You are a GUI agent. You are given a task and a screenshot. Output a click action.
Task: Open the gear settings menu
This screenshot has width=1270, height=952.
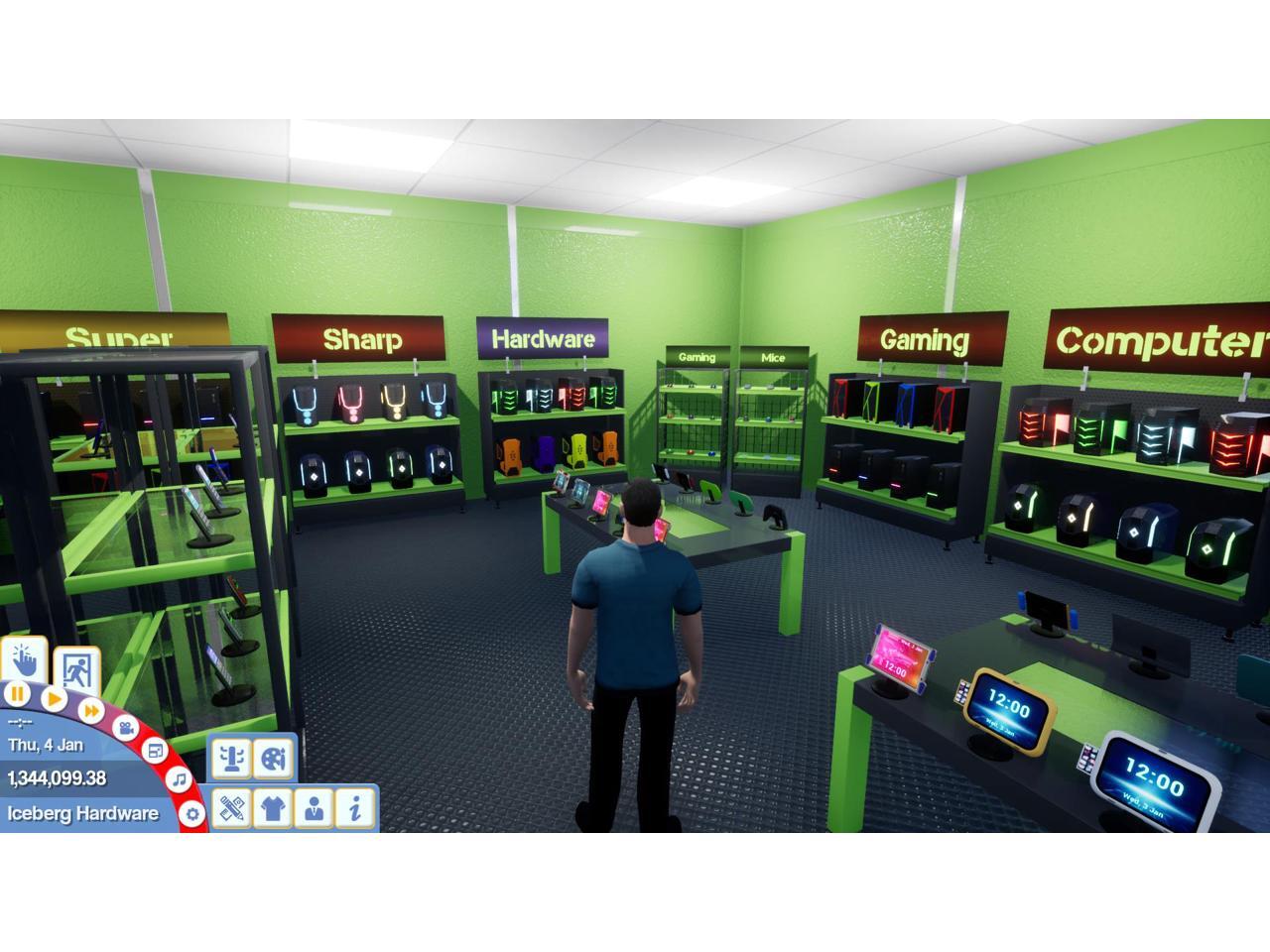click(x=191, y=814)
